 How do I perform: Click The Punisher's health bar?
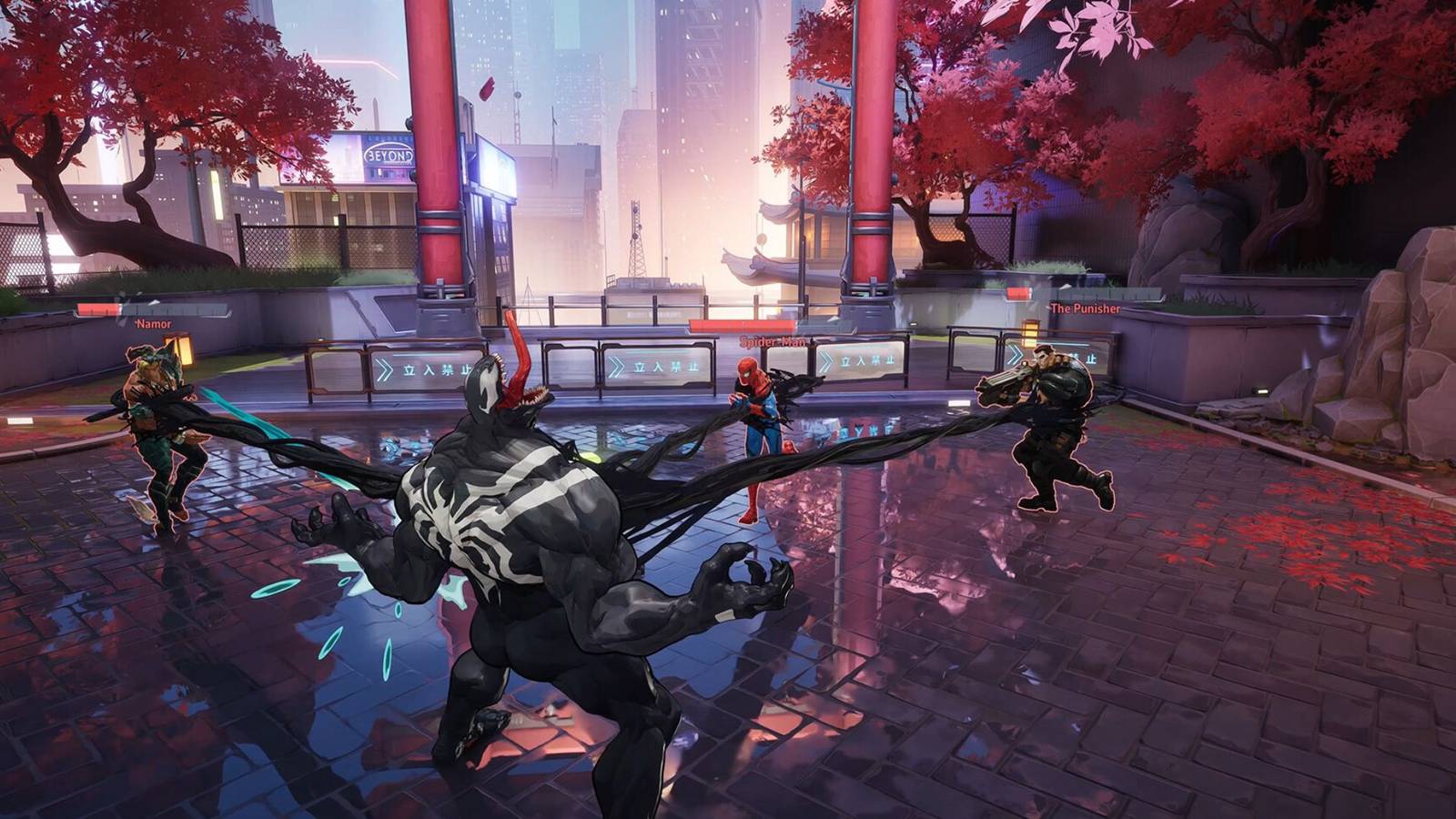click(1019, 292)
